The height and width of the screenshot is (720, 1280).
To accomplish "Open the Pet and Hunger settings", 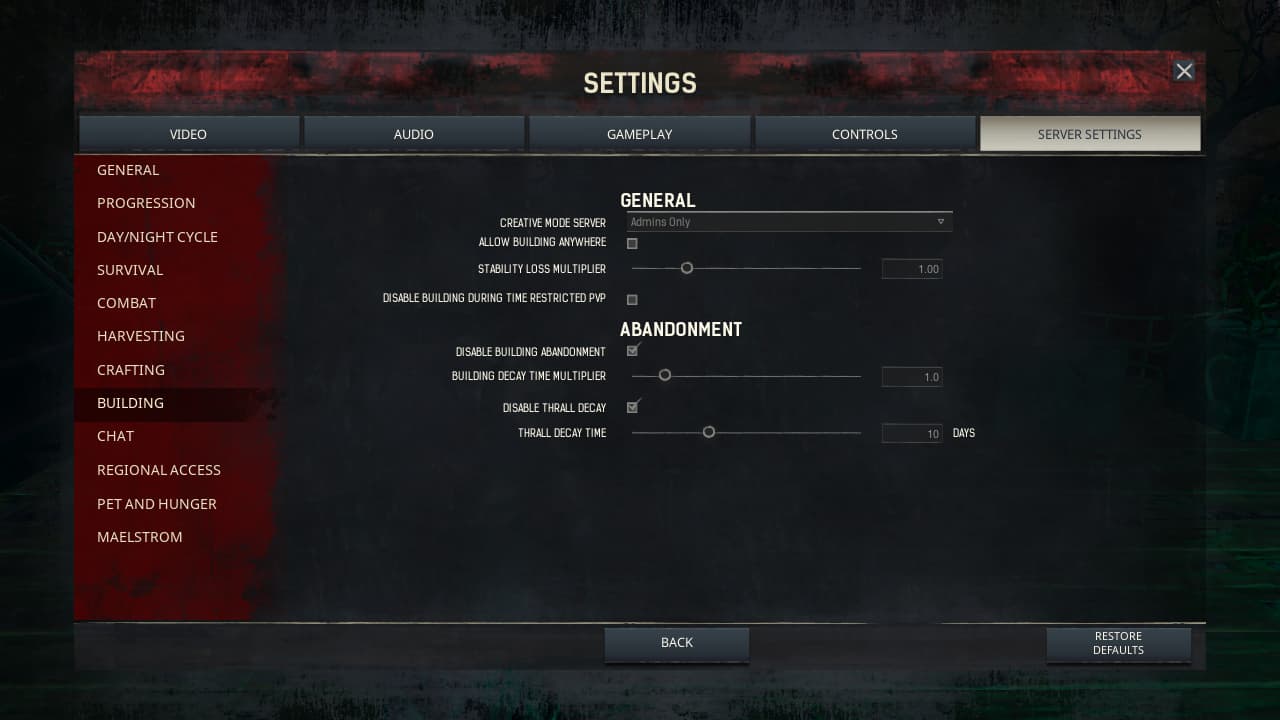I will click(x=156, y=503).
